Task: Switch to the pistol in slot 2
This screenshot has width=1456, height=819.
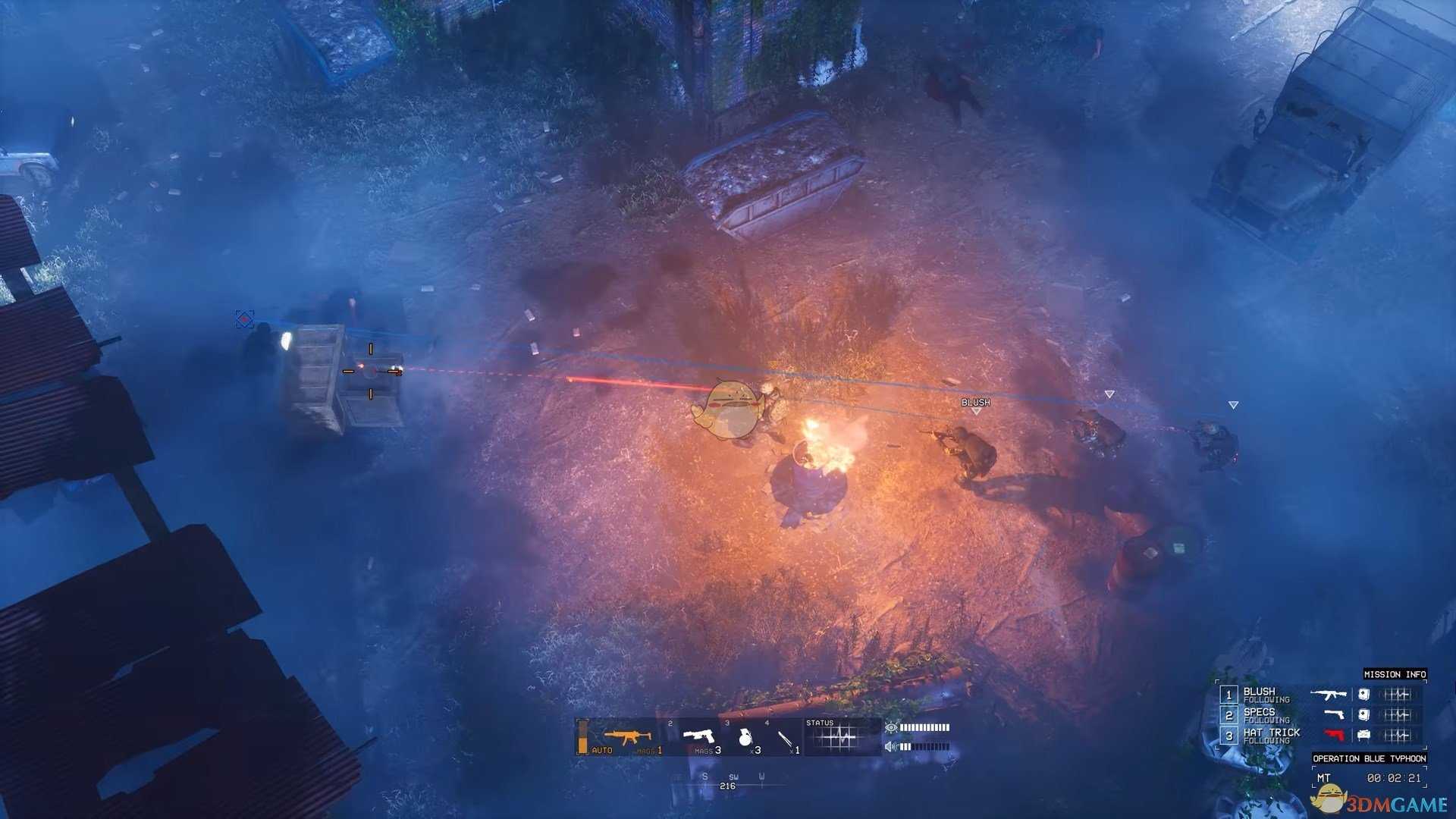Action: pyautogui.click(x=698, y=736)
